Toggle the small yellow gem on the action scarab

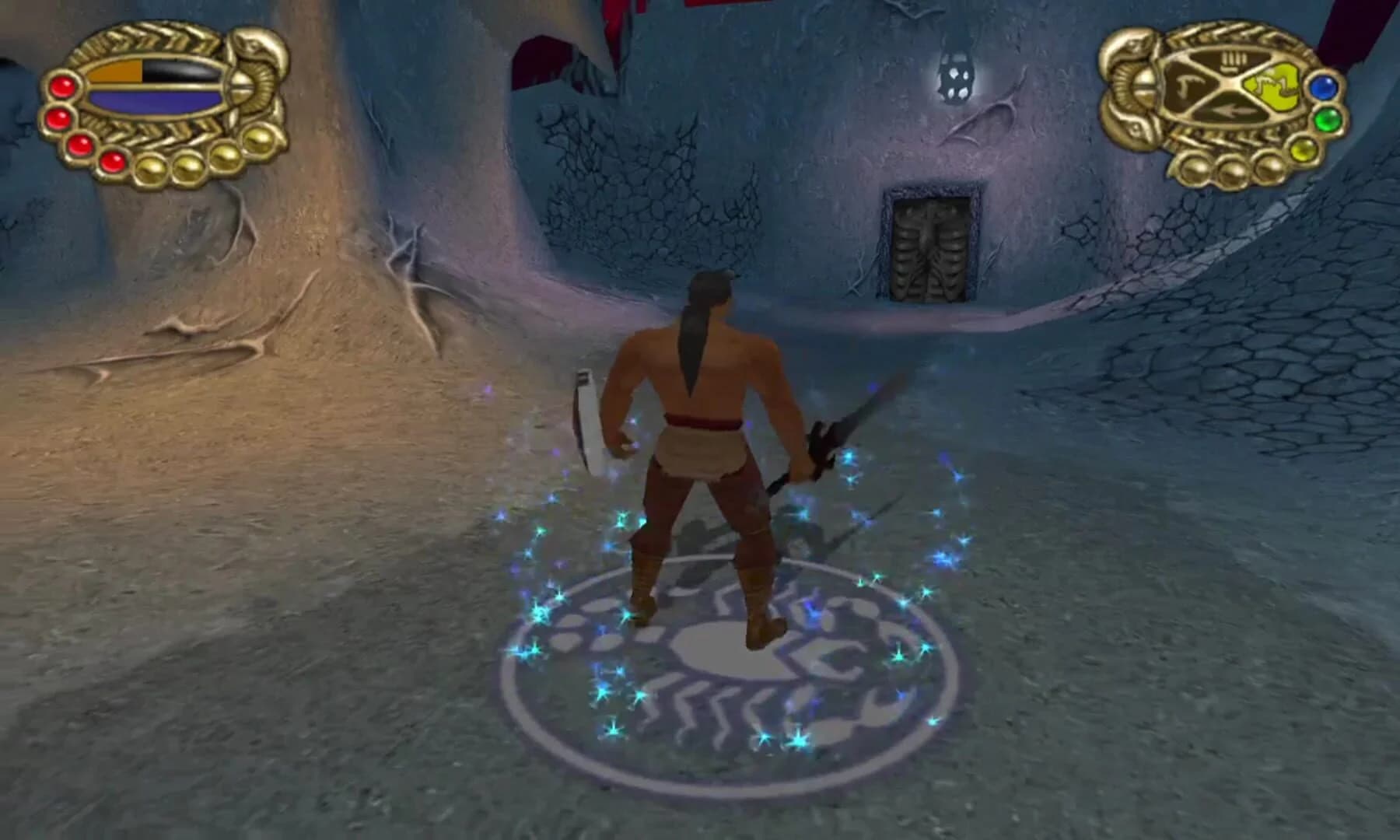[x=1304, y=150]
